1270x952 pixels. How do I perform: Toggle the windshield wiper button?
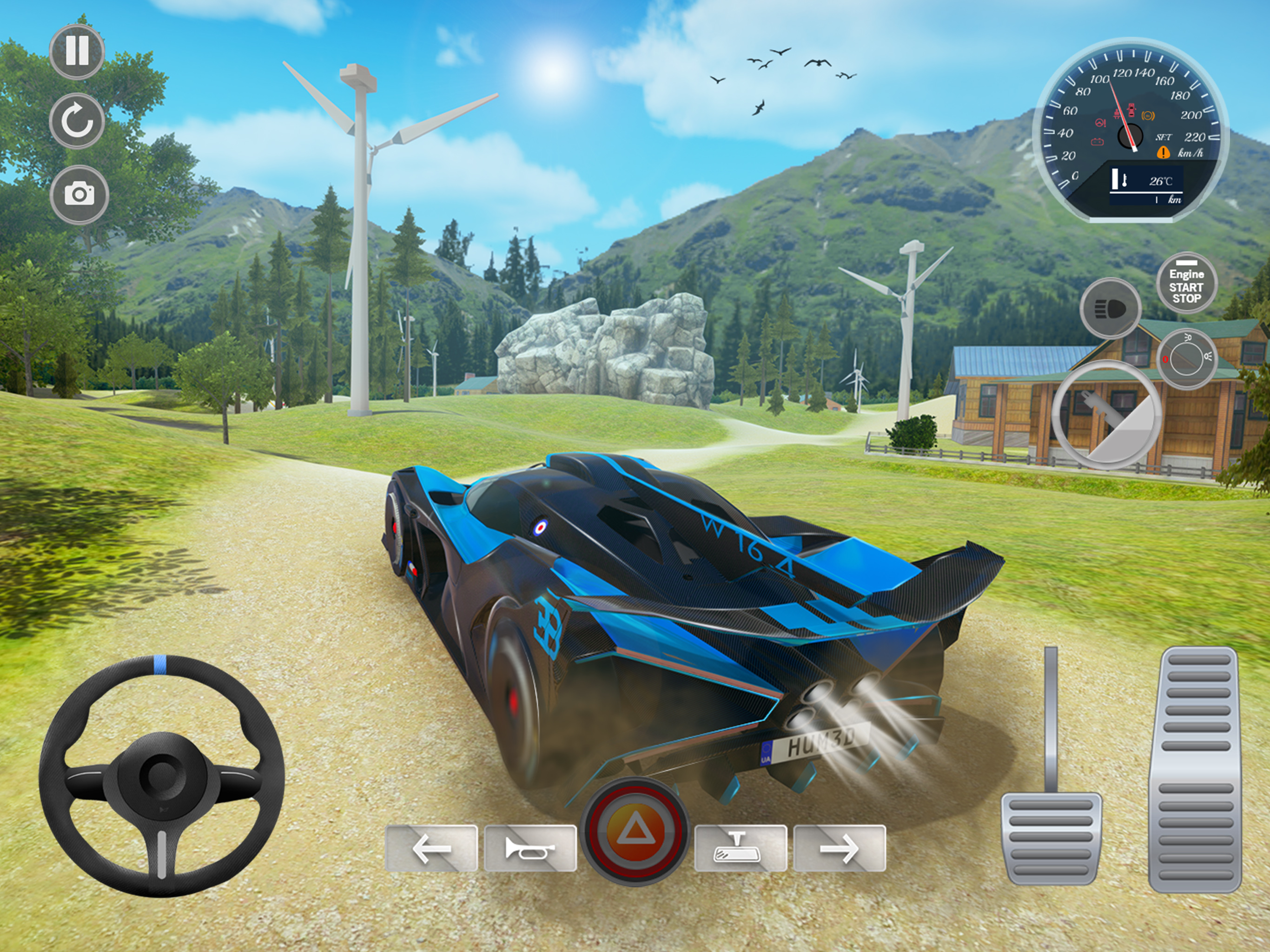coord(740,848)
